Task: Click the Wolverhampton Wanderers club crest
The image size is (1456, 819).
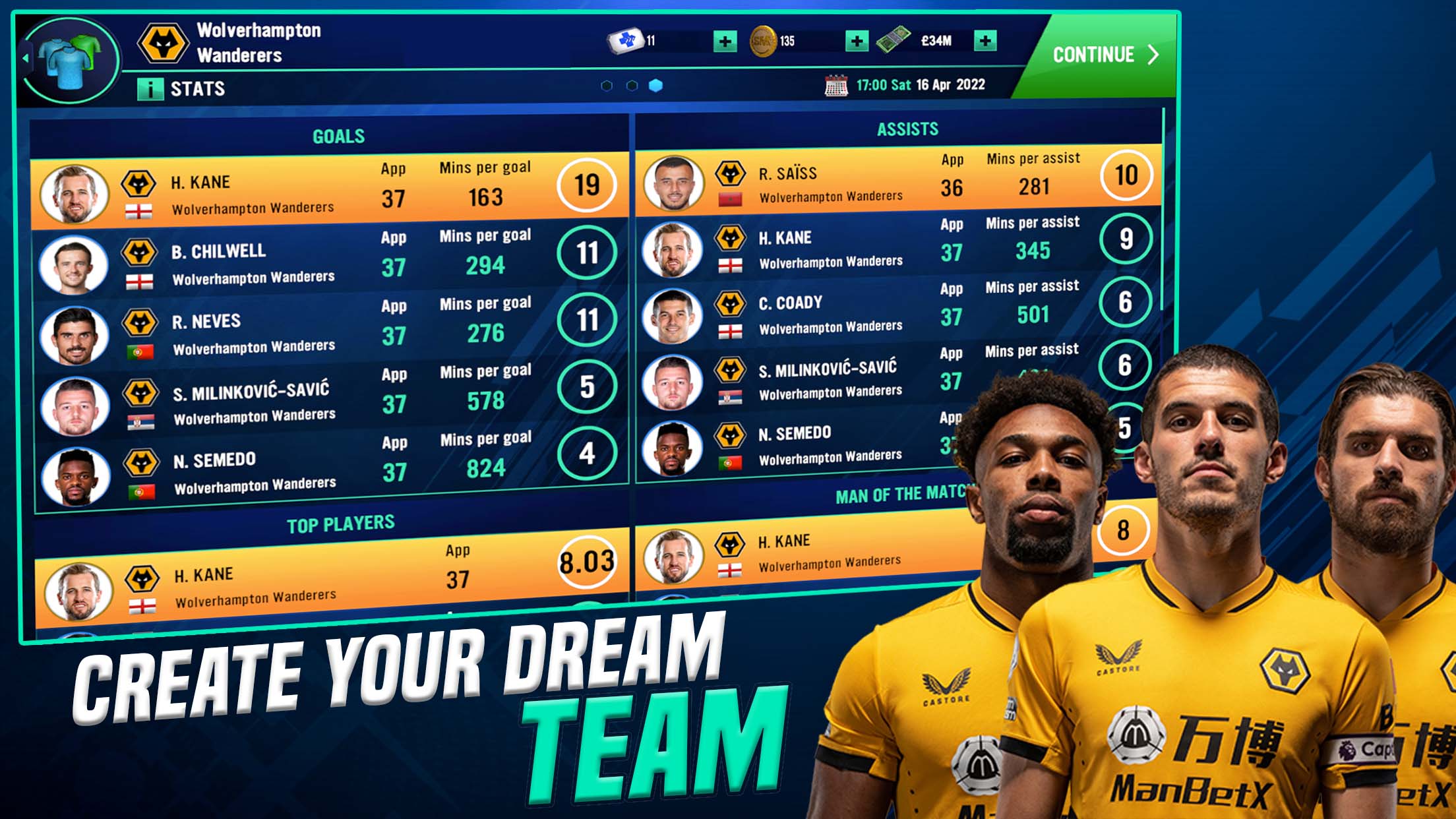Action: pyautogui.click(x=163, y=42)
